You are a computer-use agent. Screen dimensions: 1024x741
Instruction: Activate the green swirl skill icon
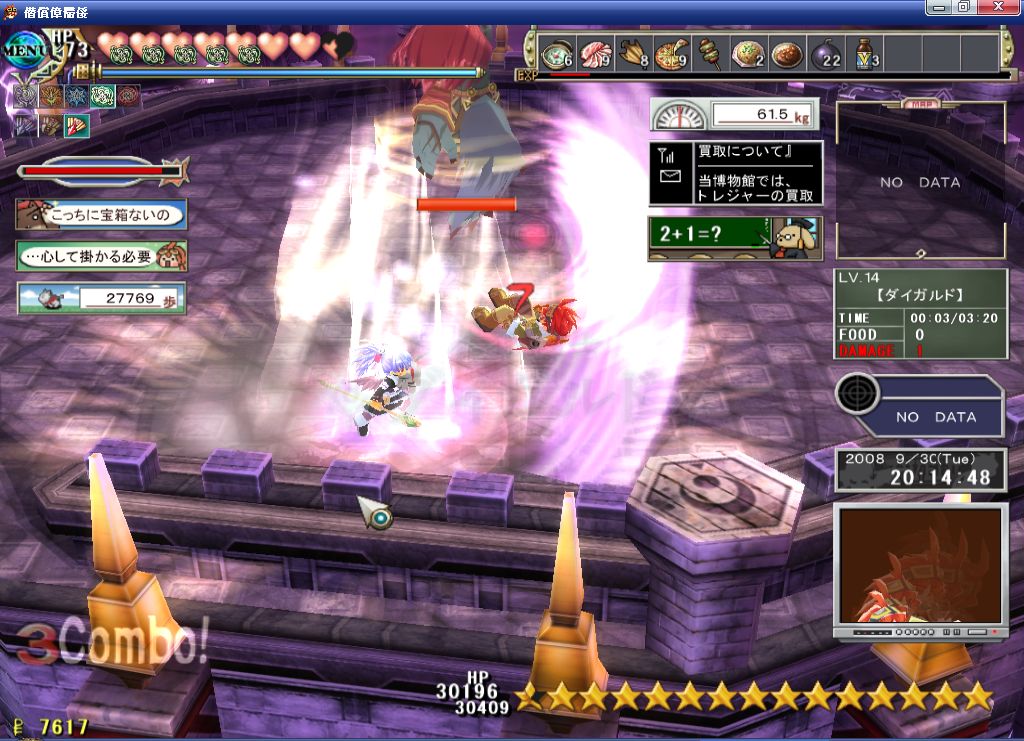(102, 96)
